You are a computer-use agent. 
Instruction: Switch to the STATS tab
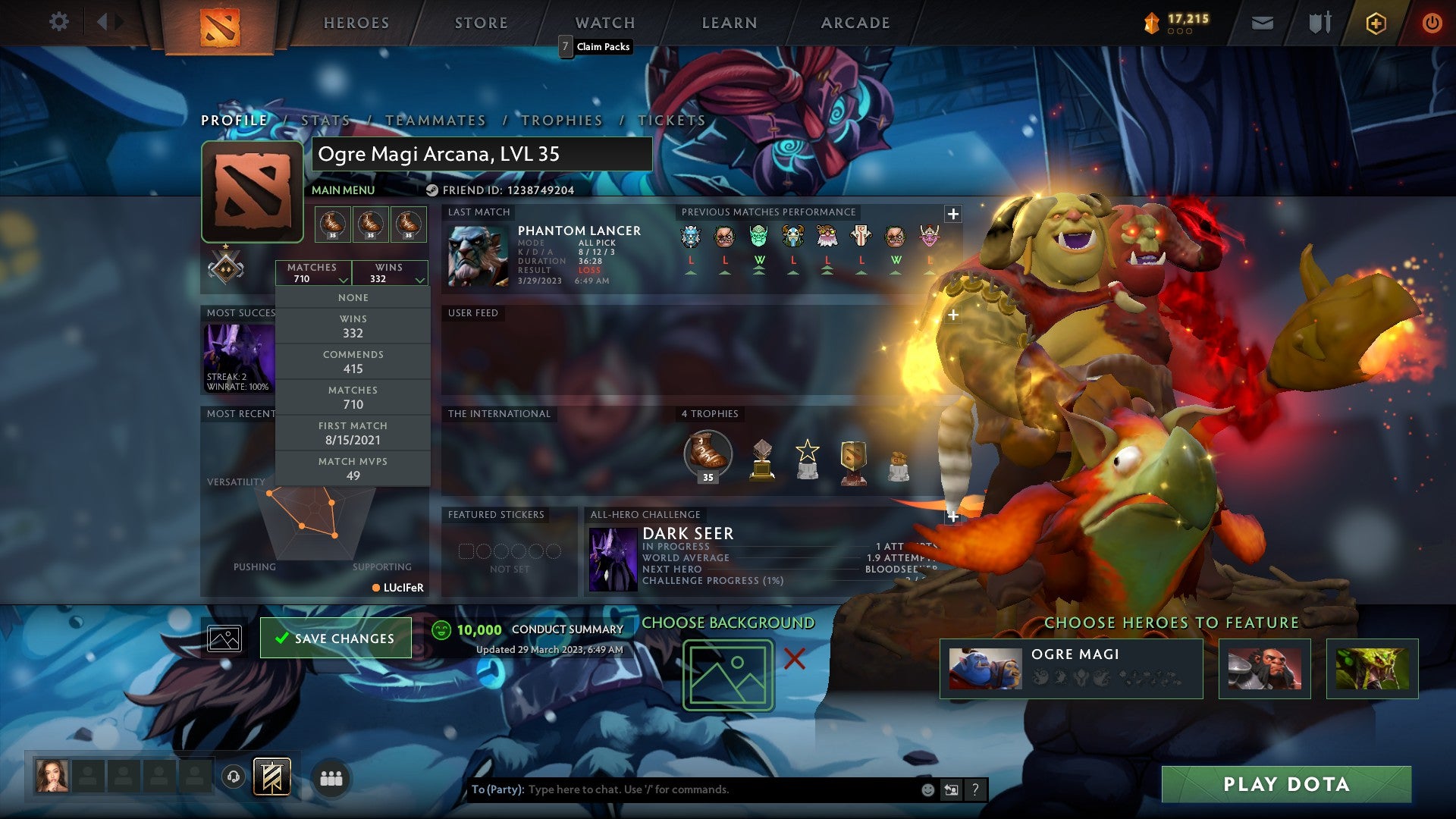[324, 121]
